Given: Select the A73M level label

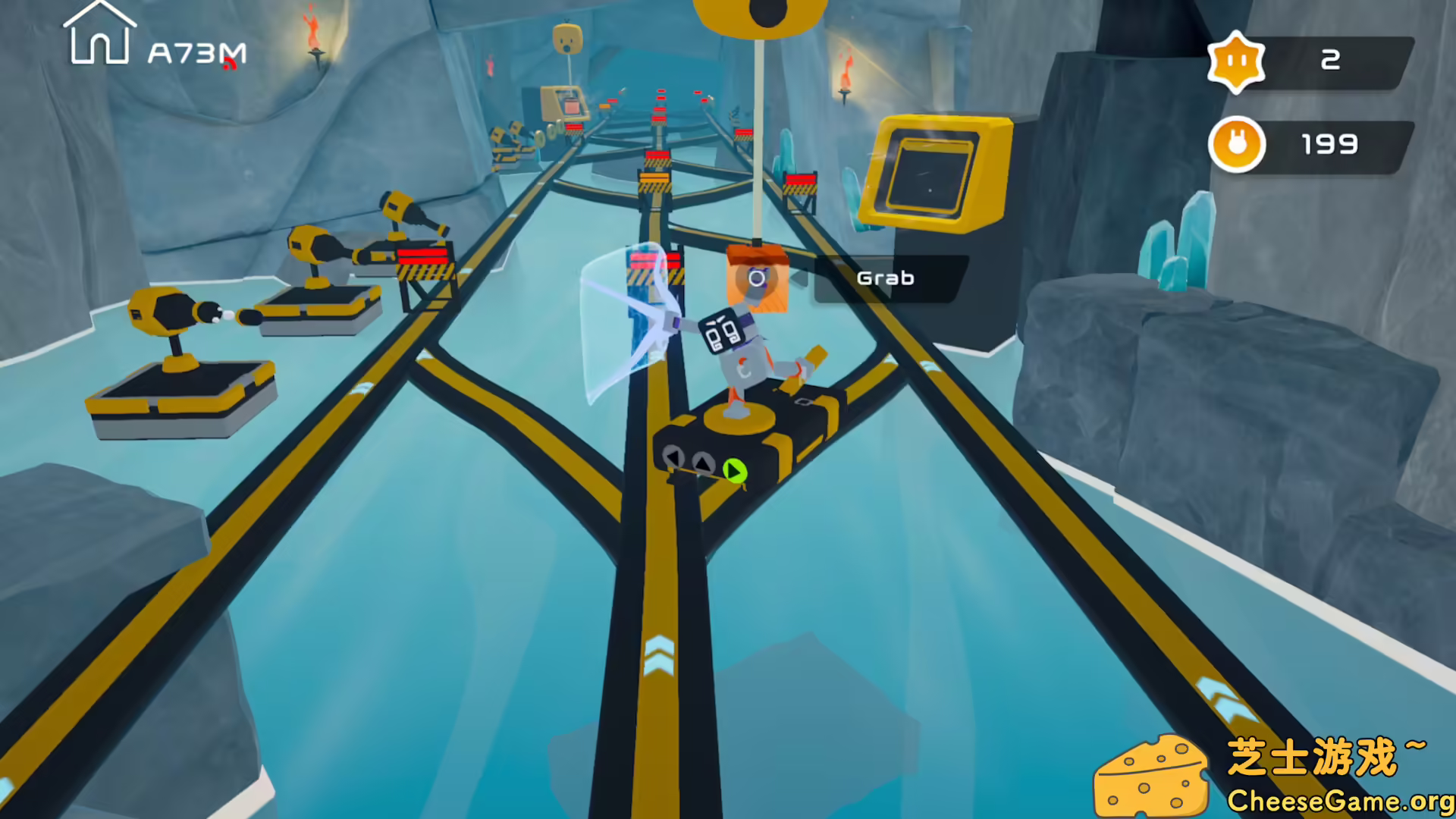Looking at the screenshot, I should pos(196,52).
